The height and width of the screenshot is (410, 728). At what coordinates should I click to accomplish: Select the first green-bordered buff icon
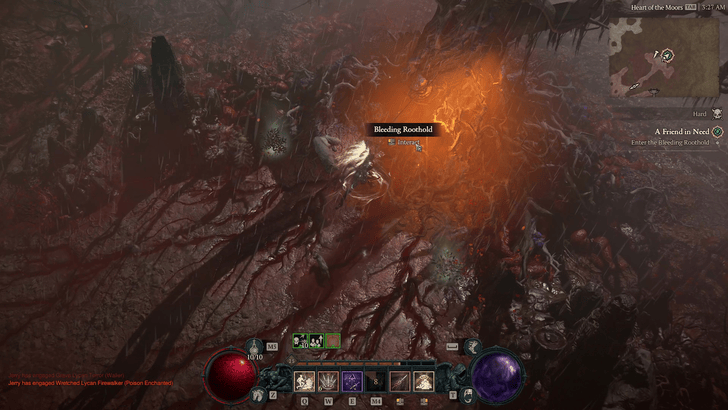tap(300, 341)
